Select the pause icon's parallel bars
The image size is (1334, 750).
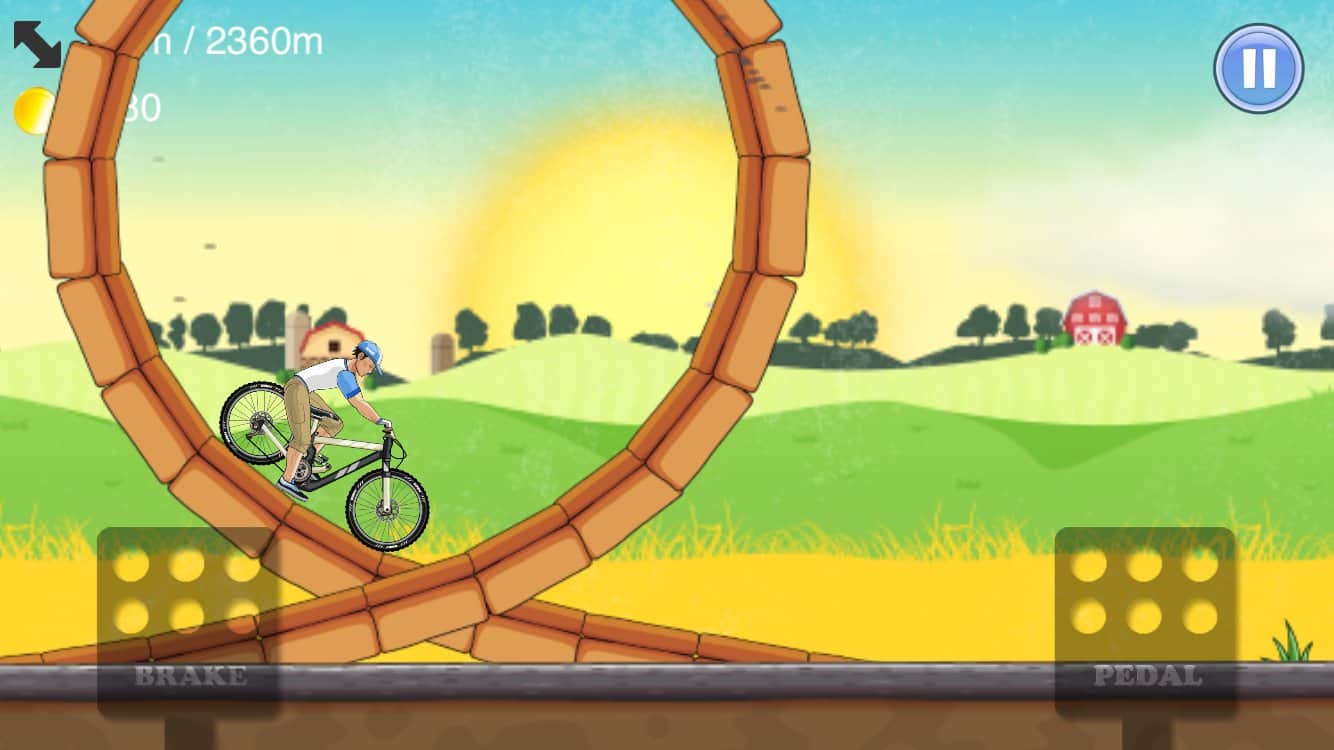(x=1257, y=67)
